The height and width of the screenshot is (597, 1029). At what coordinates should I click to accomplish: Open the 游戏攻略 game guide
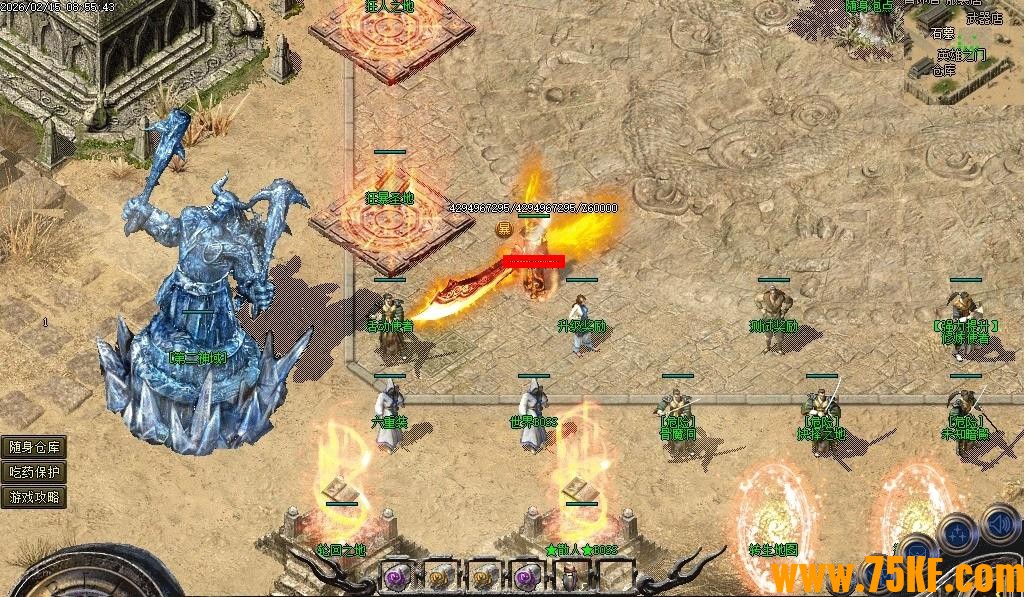[34, 496]
